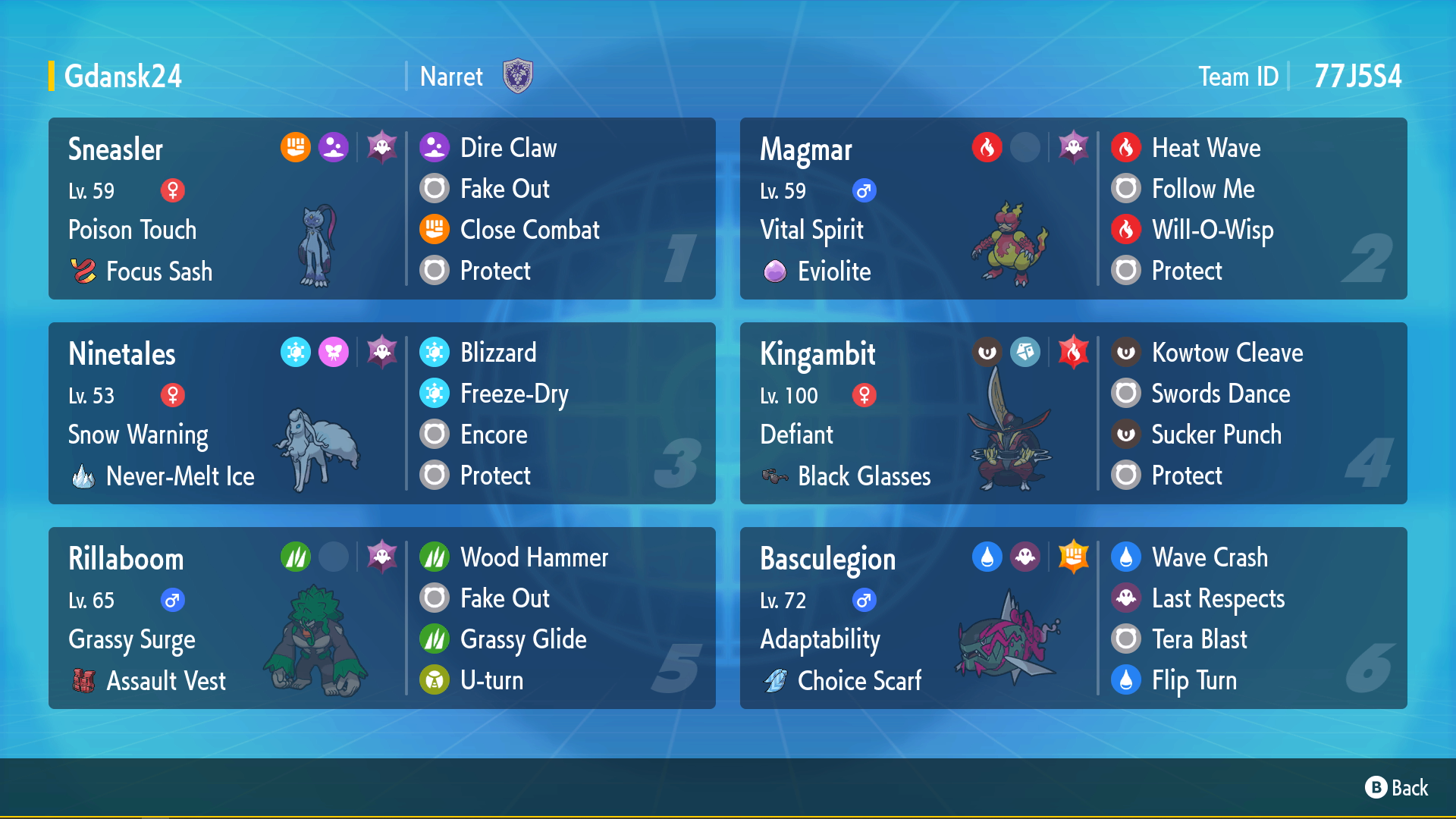Click the Focus Sash held item
1456x819 pixels.
tap(158, 271)
